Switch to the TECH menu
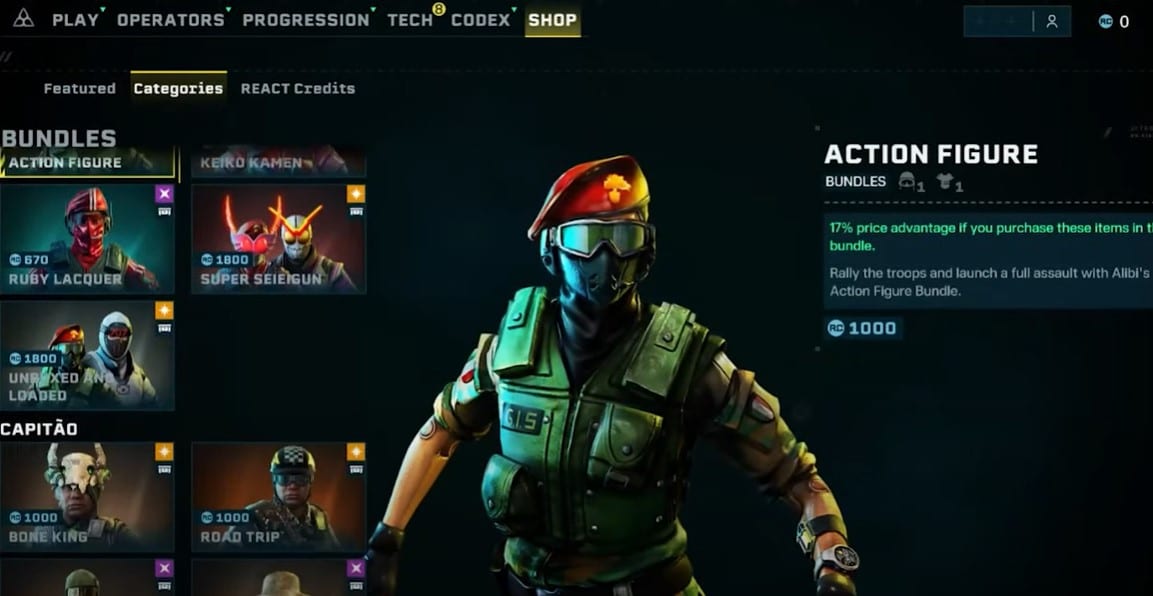 (410, 20)
